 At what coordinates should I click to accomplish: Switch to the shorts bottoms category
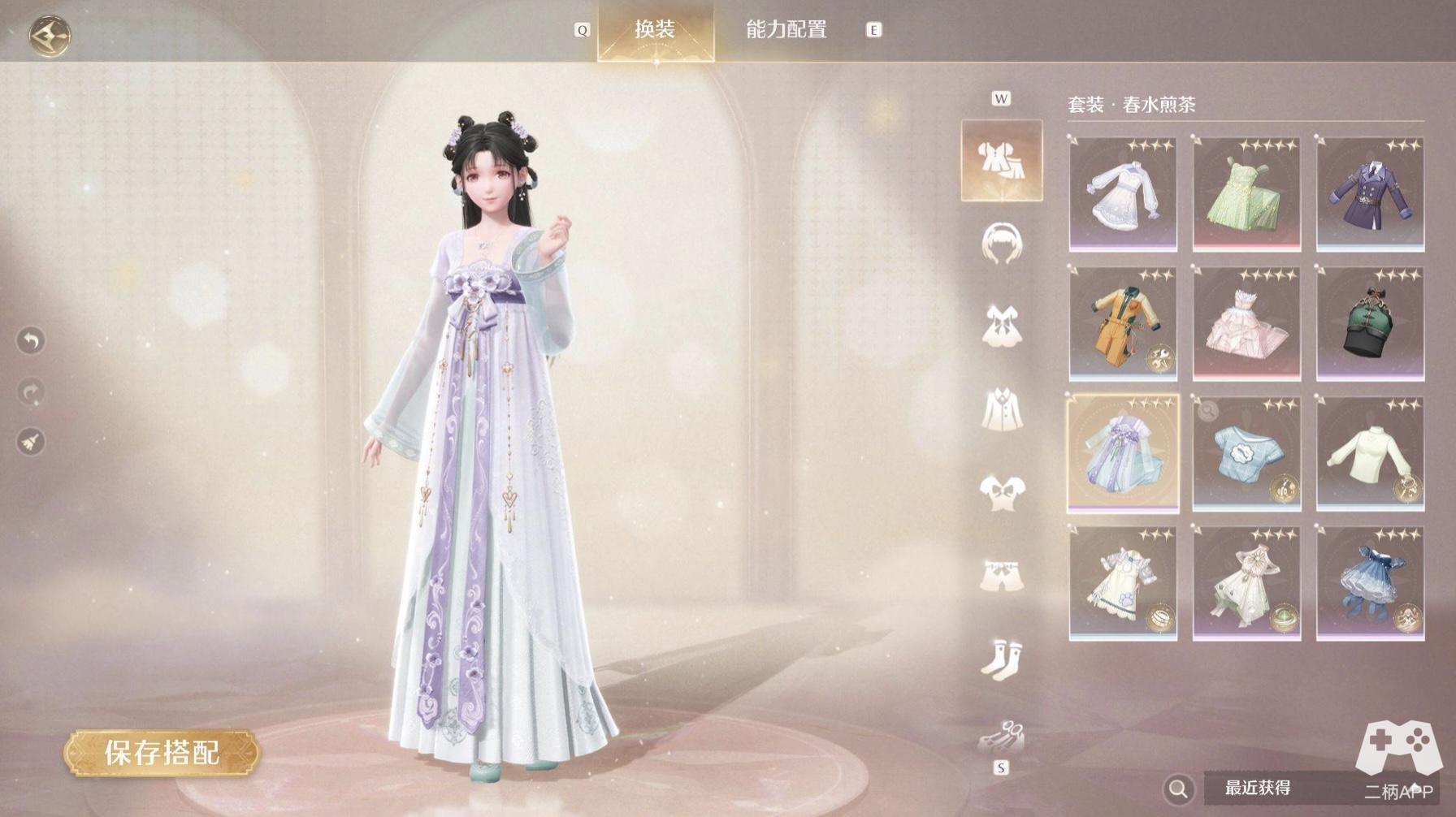[1002, 575]
